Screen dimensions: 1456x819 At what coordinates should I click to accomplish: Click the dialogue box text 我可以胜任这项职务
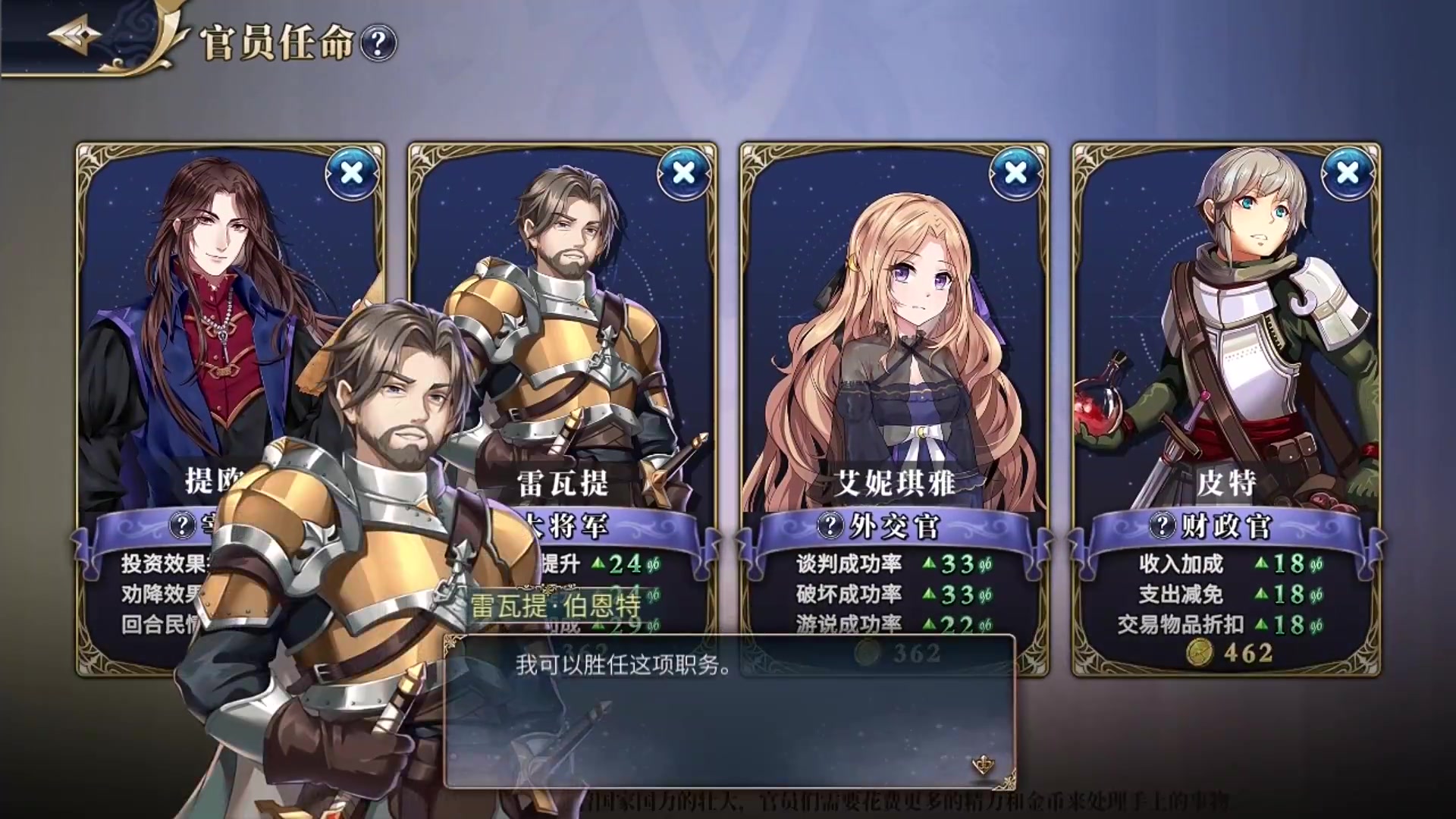(x=623, y=665)
